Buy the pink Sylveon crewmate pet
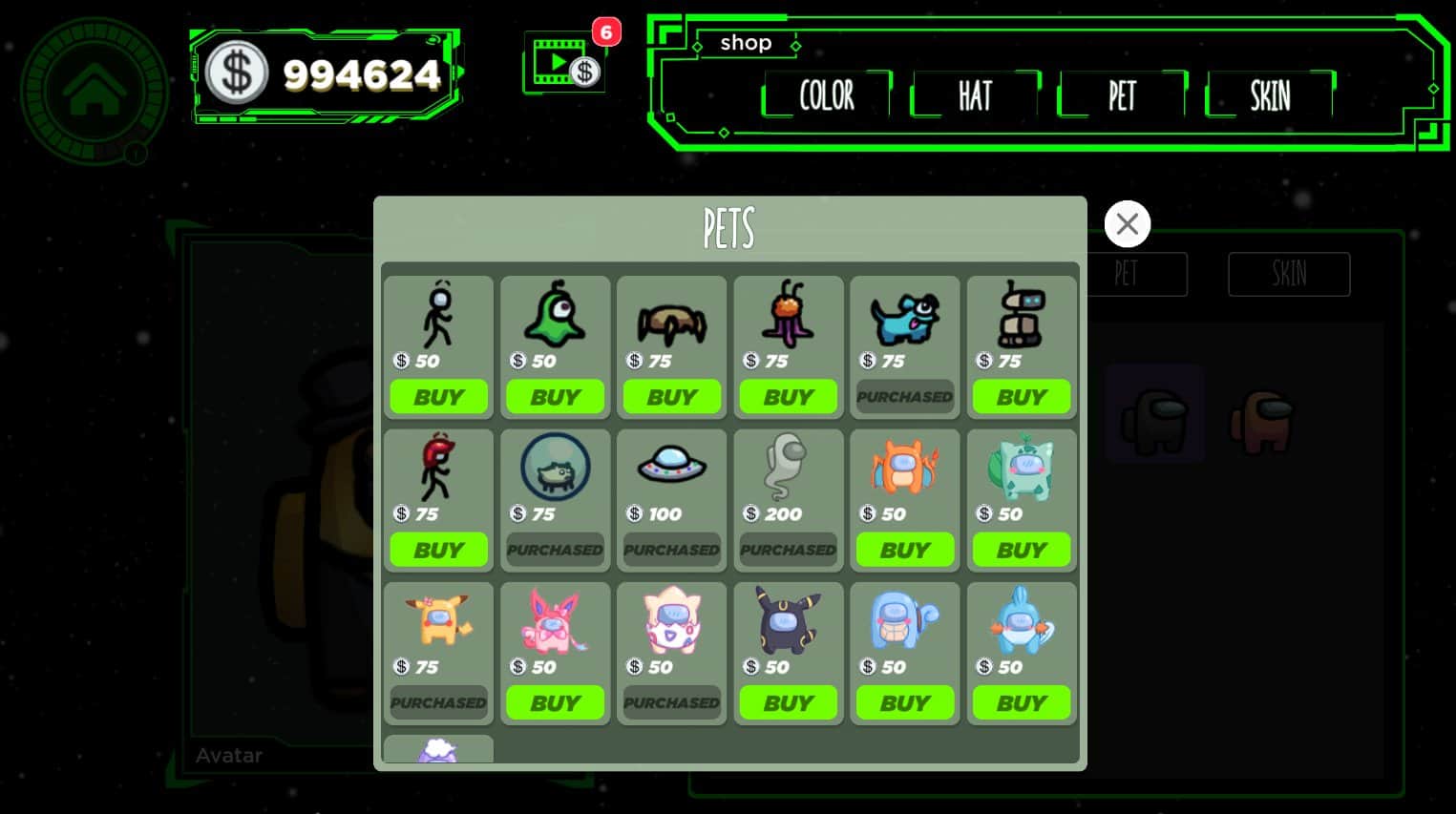Screen dimensions: 1456x814 click(555, 703)
